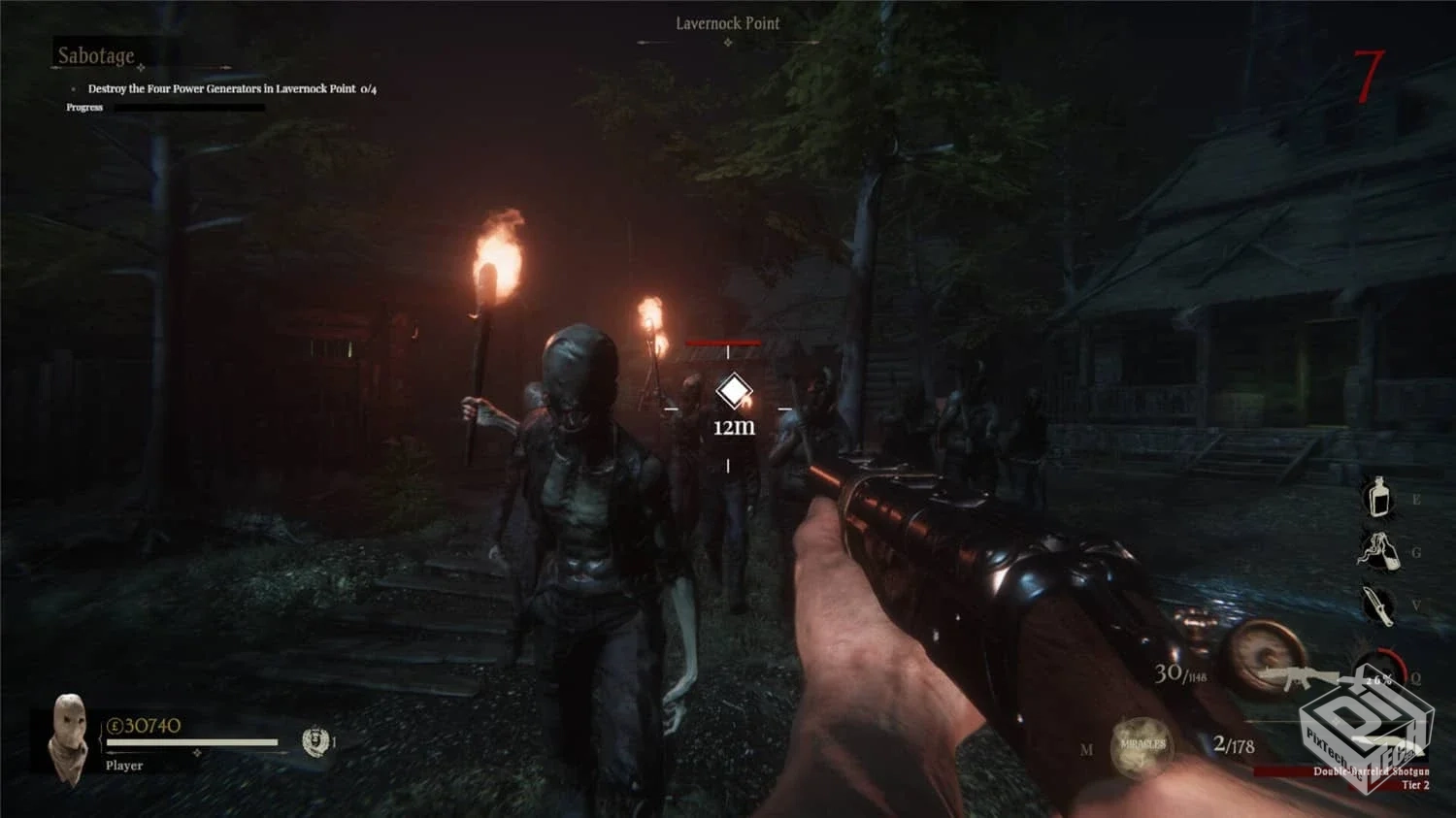Click the crest emblem beside the player bar
The height and width of the screenshot is (818, 1456).
pyautogui.click(x=314, y=742)
